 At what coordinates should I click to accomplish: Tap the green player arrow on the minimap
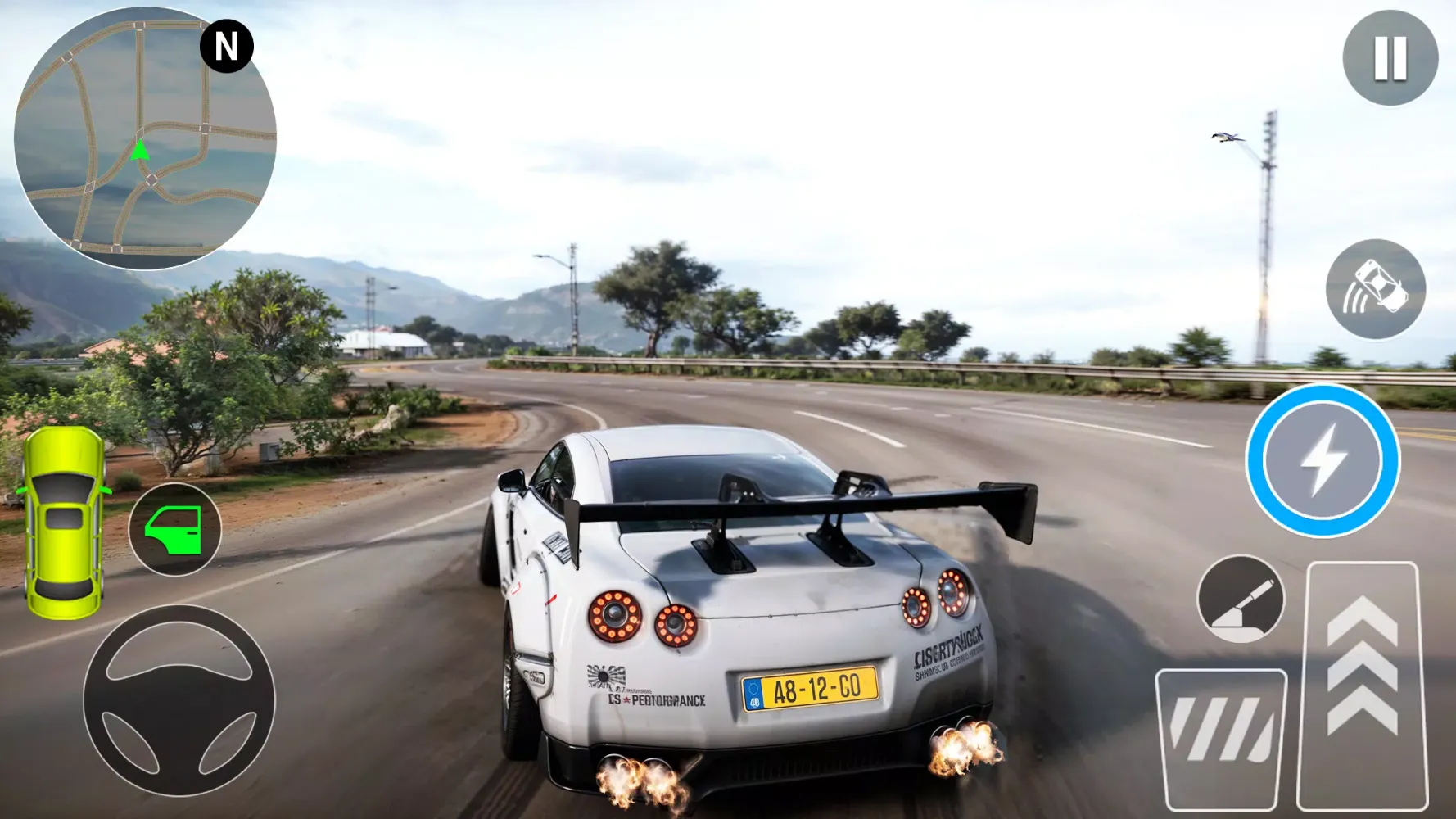click(x=139, y=152)
